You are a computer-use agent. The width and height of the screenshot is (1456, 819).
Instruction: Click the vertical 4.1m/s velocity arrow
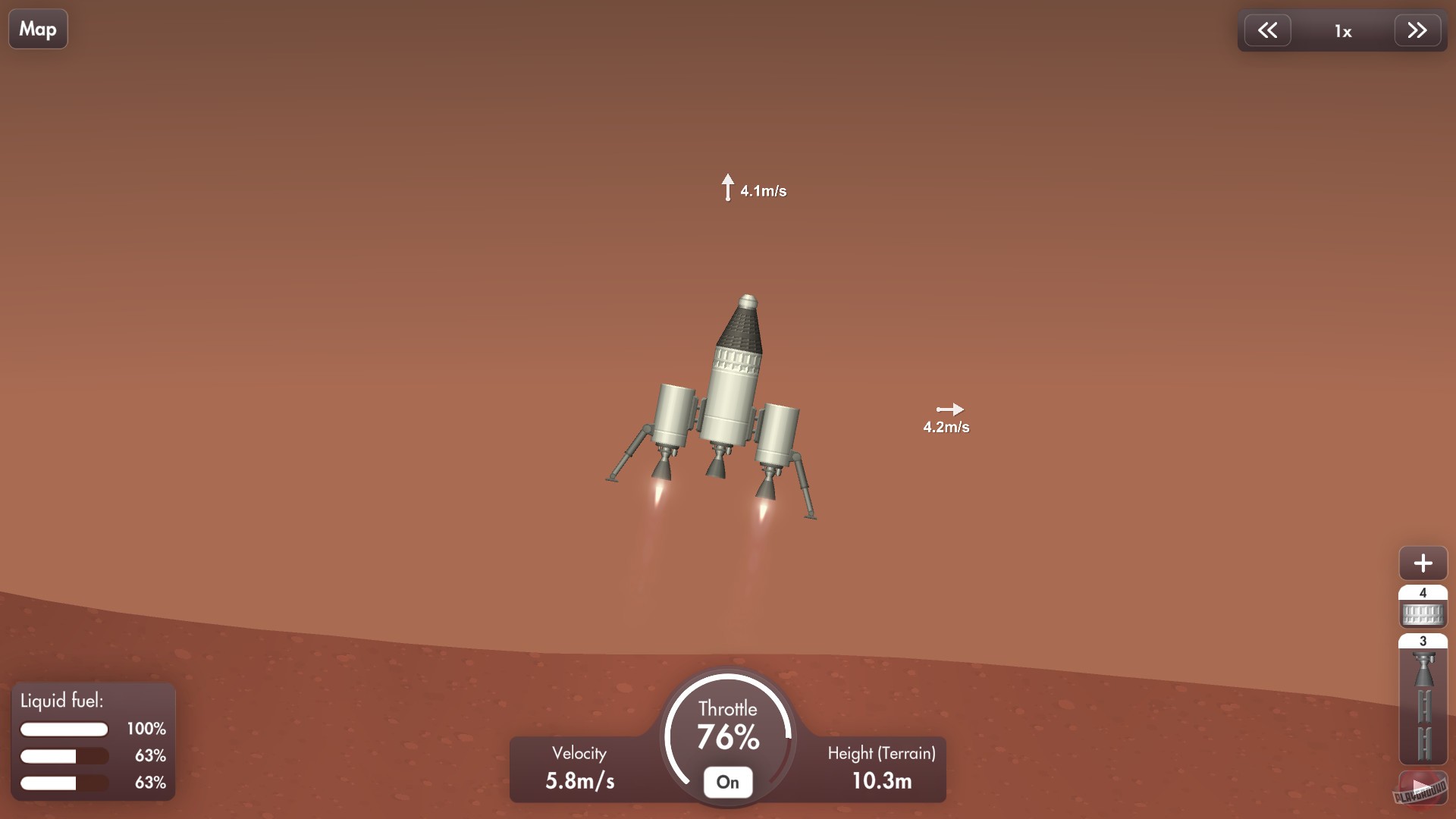pyautogui.click(x=729, y=187)
